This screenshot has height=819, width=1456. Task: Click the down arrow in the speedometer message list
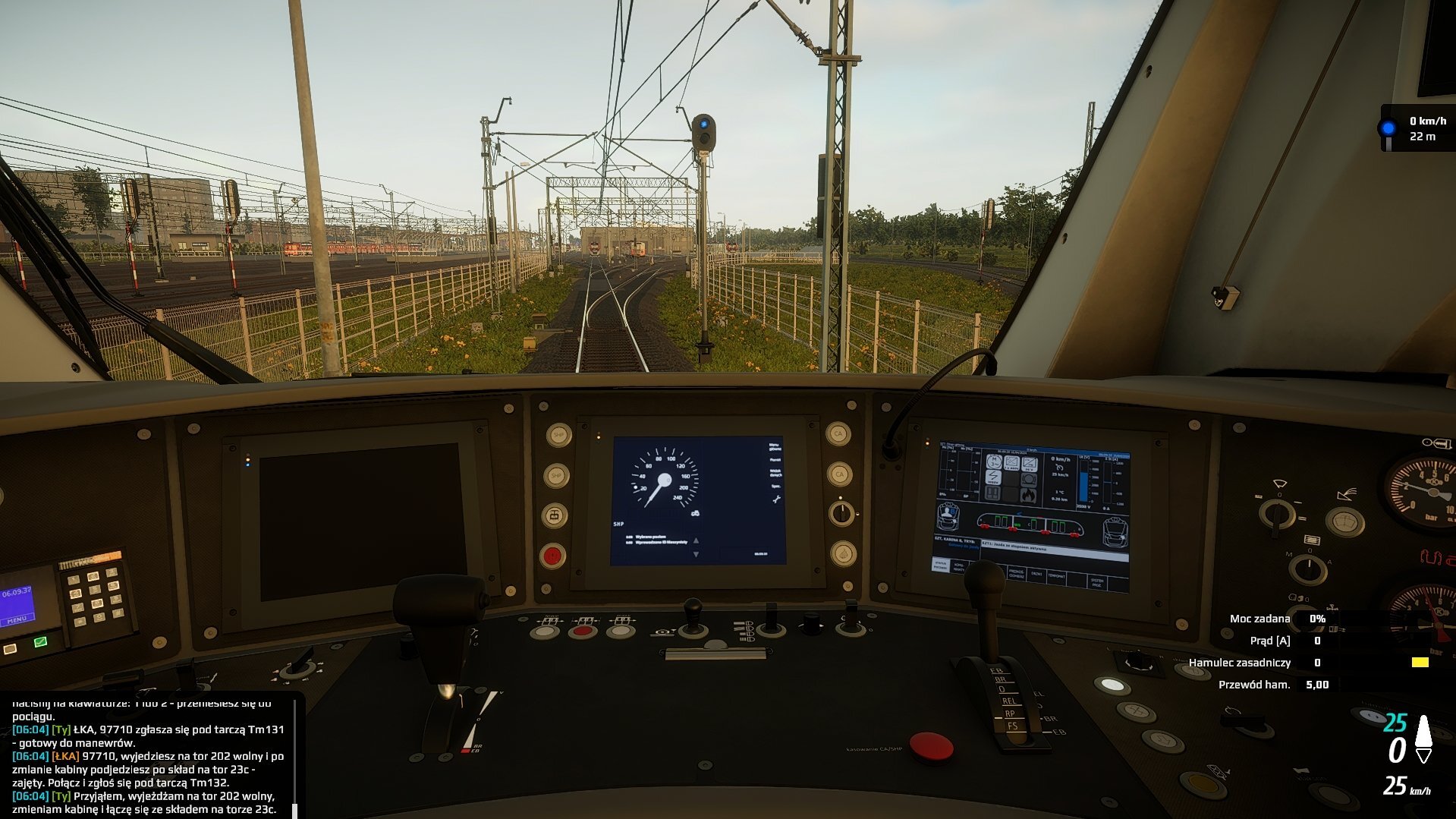coord(696,555)
